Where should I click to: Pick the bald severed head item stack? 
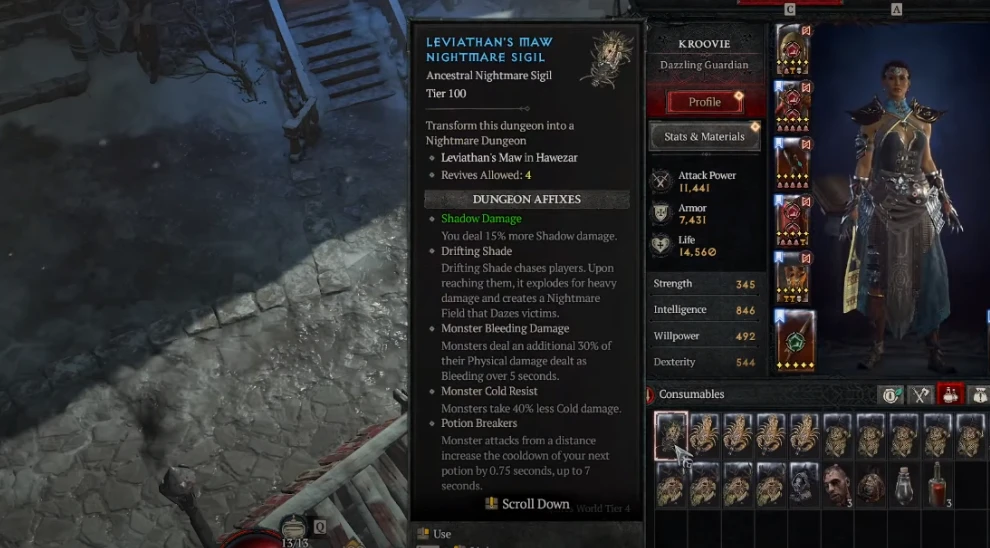pos(838,484)
